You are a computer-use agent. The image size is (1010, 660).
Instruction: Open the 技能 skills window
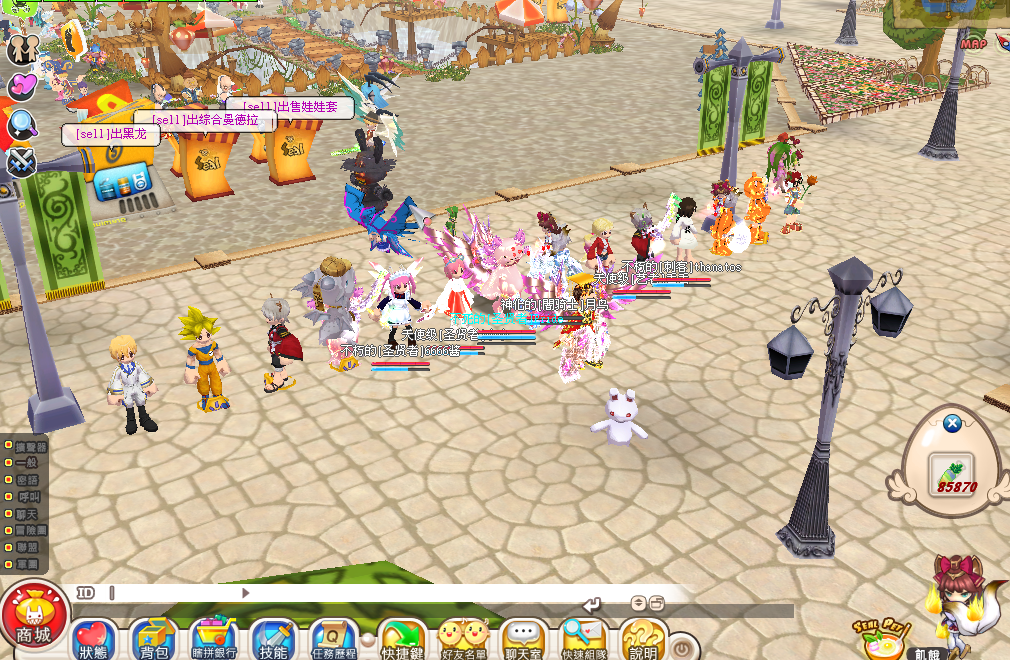tap(272, 640)
